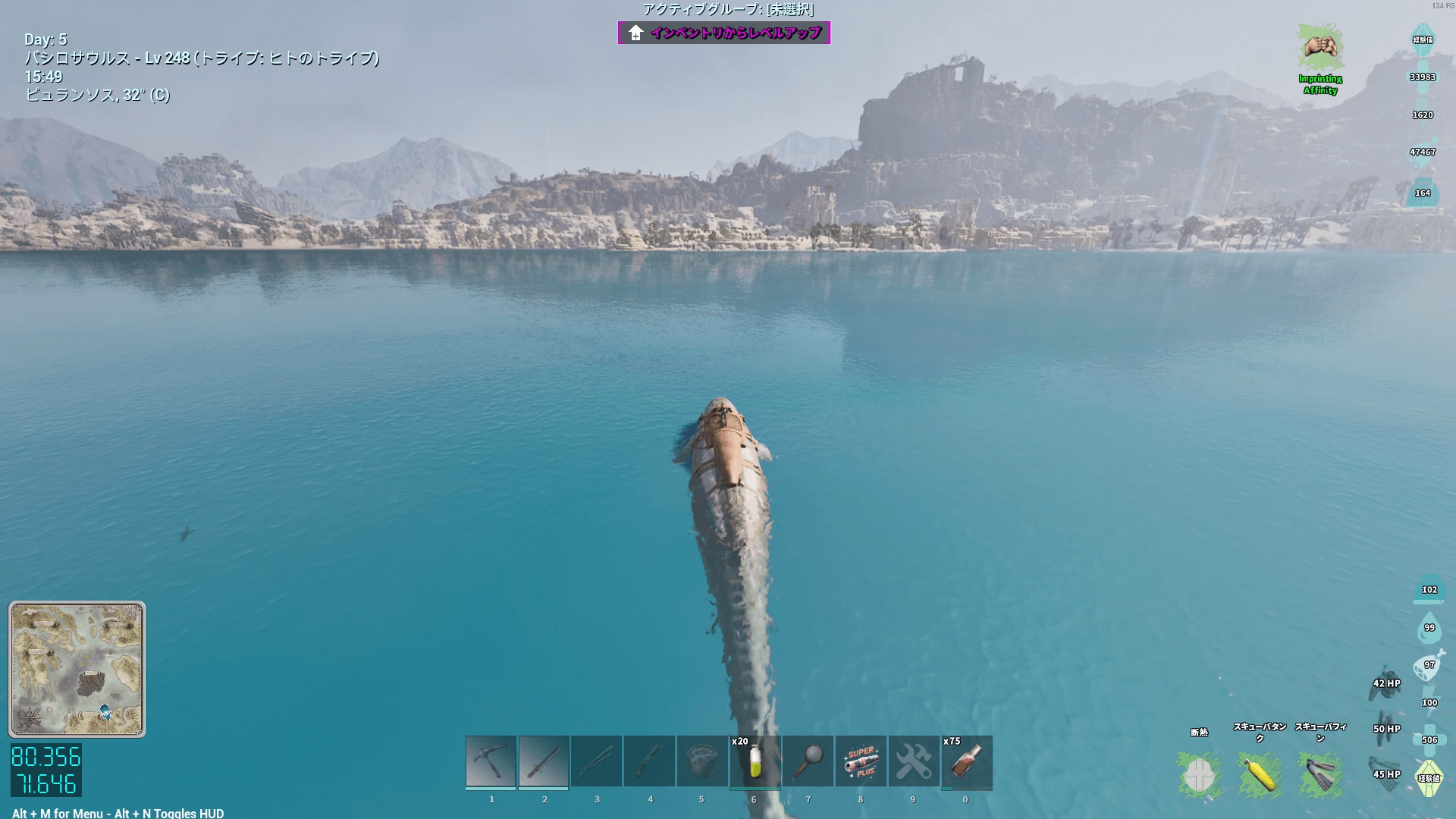Select the Super Plus spyglass slot

tap(861, 761)
